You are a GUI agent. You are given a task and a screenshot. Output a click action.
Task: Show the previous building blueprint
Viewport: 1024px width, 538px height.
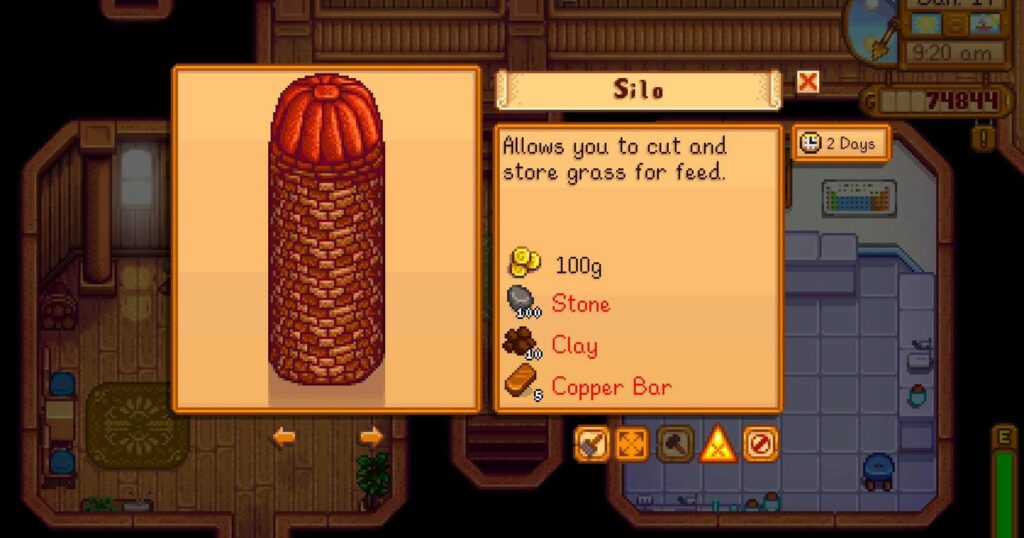click(x=286, y=437)
